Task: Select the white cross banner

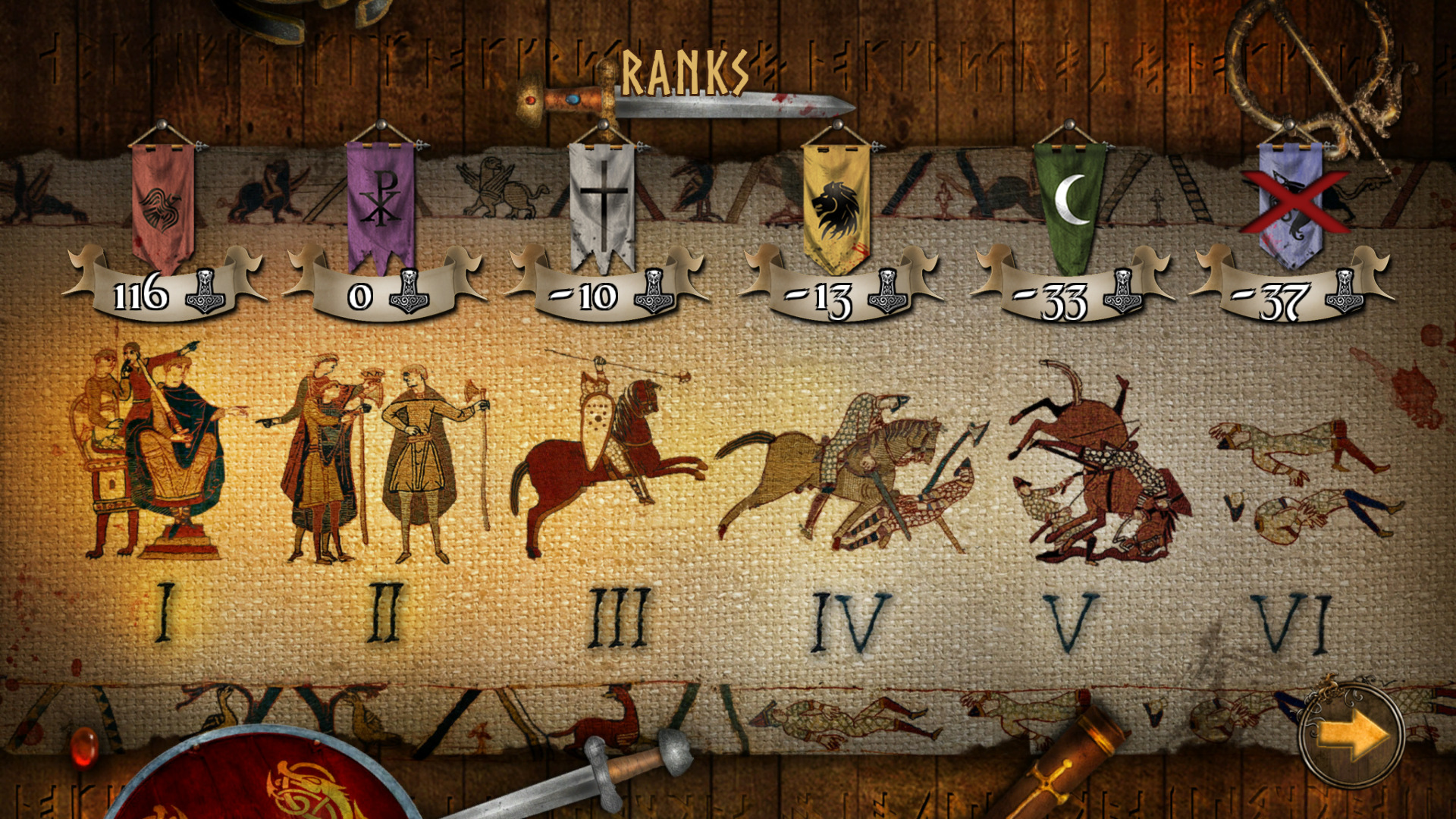Action: (601, 197)
